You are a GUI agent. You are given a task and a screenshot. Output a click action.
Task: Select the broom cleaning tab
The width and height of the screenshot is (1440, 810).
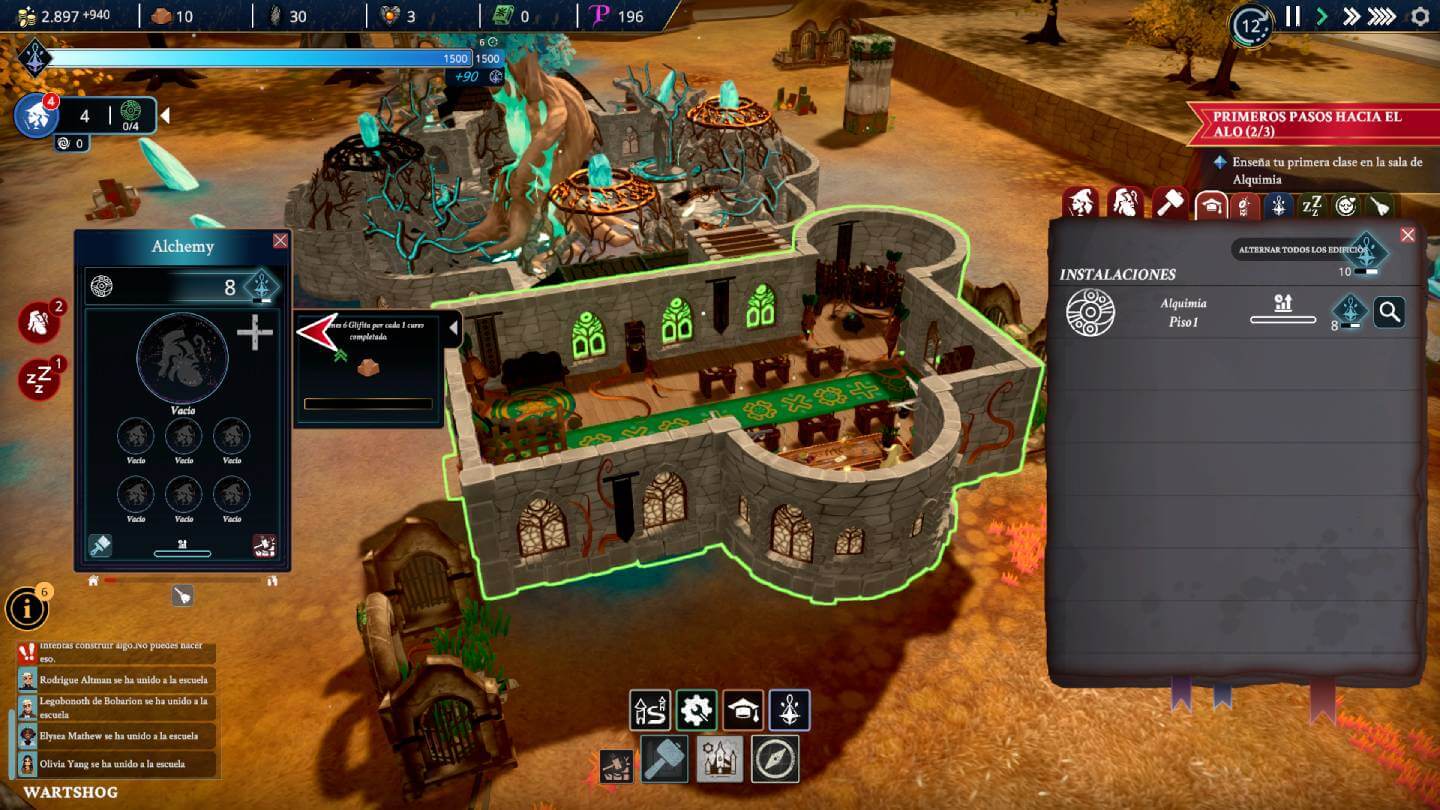(x=1379, y=206)
